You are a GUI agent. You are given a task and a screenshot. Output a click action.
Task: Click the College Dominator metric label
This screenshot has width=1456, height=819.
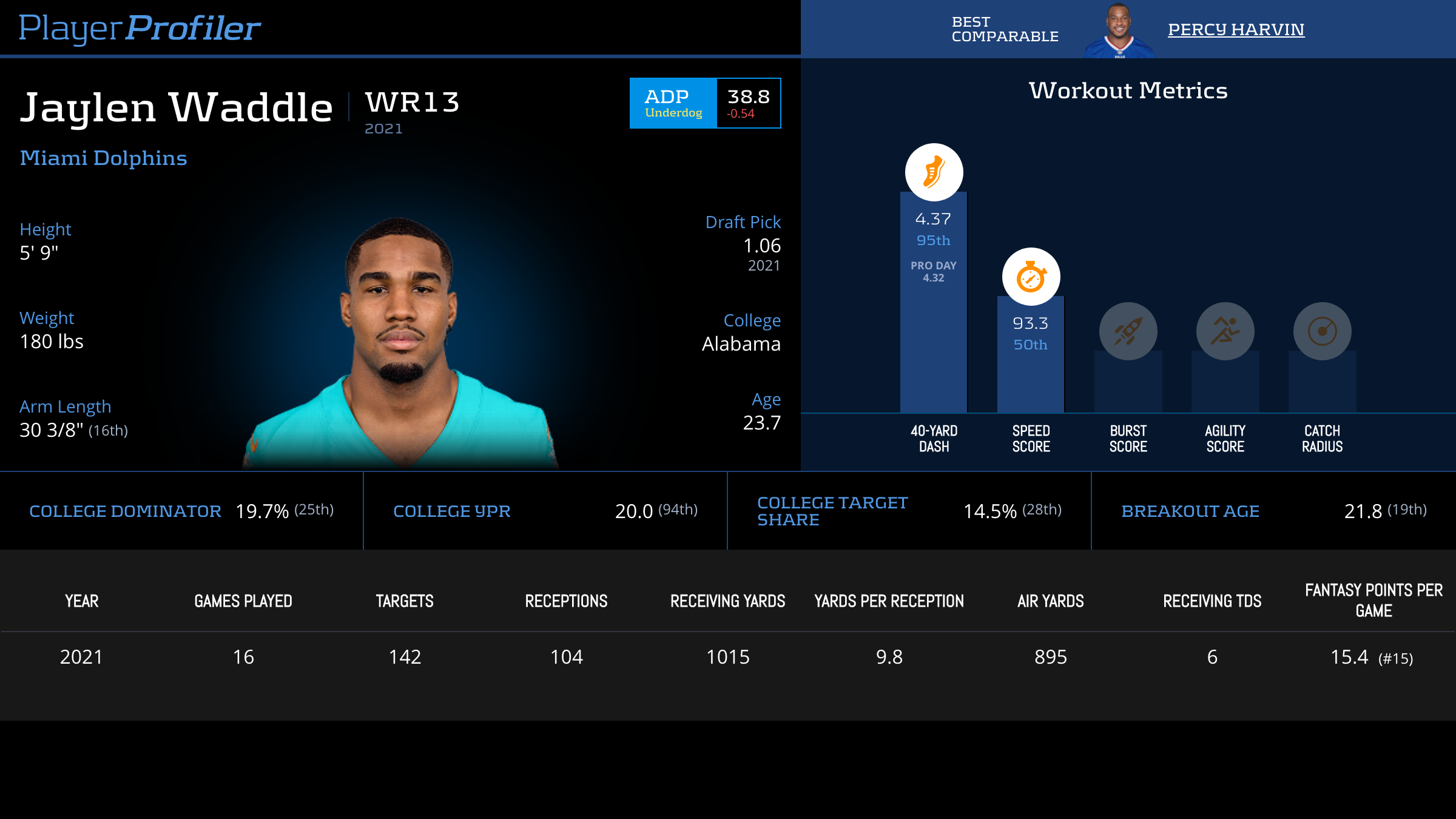tap(125, 511)
